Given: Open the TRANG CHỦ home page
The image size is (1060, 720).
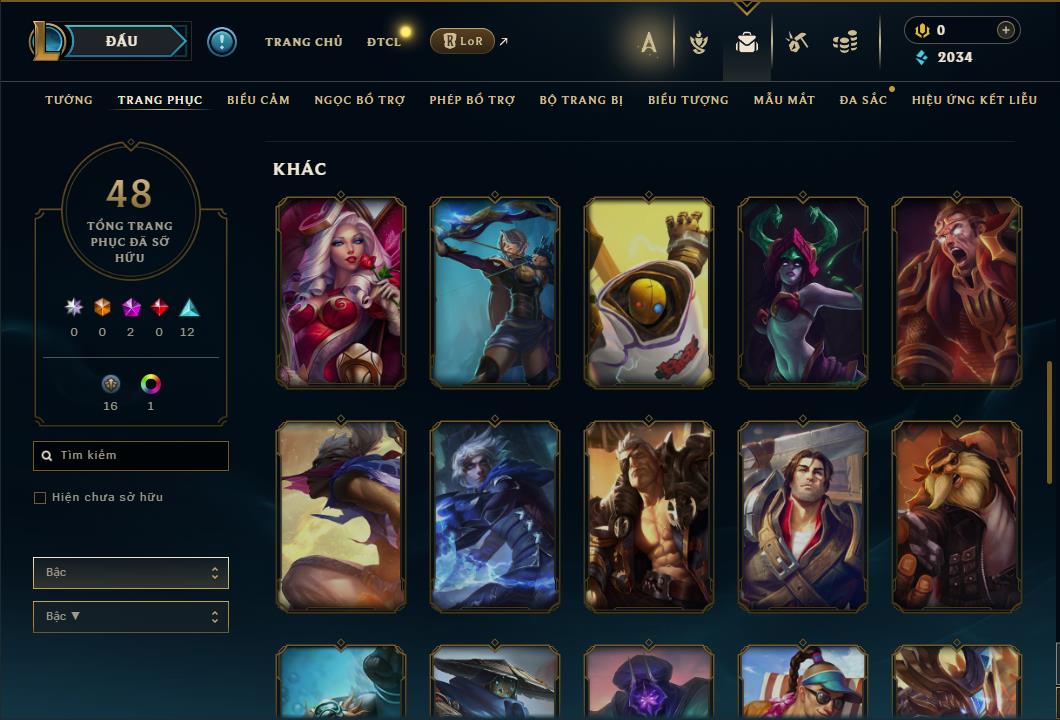Looking at the screenshot, I should [x=303, y=42].
